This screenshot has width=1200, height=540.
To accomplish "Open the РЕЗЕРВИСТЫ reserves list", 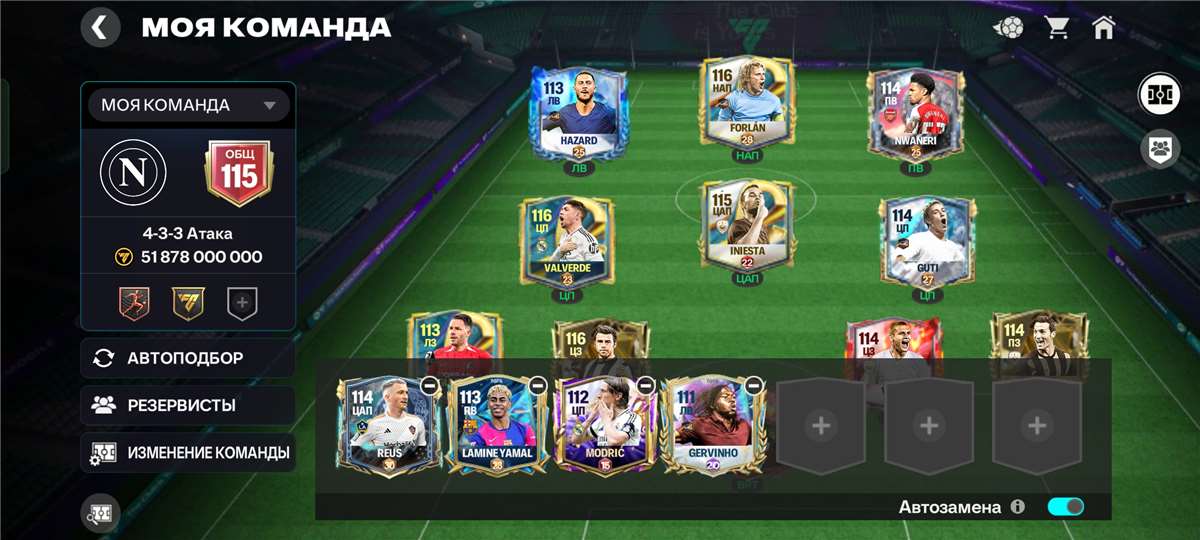I will click(188, 405).
